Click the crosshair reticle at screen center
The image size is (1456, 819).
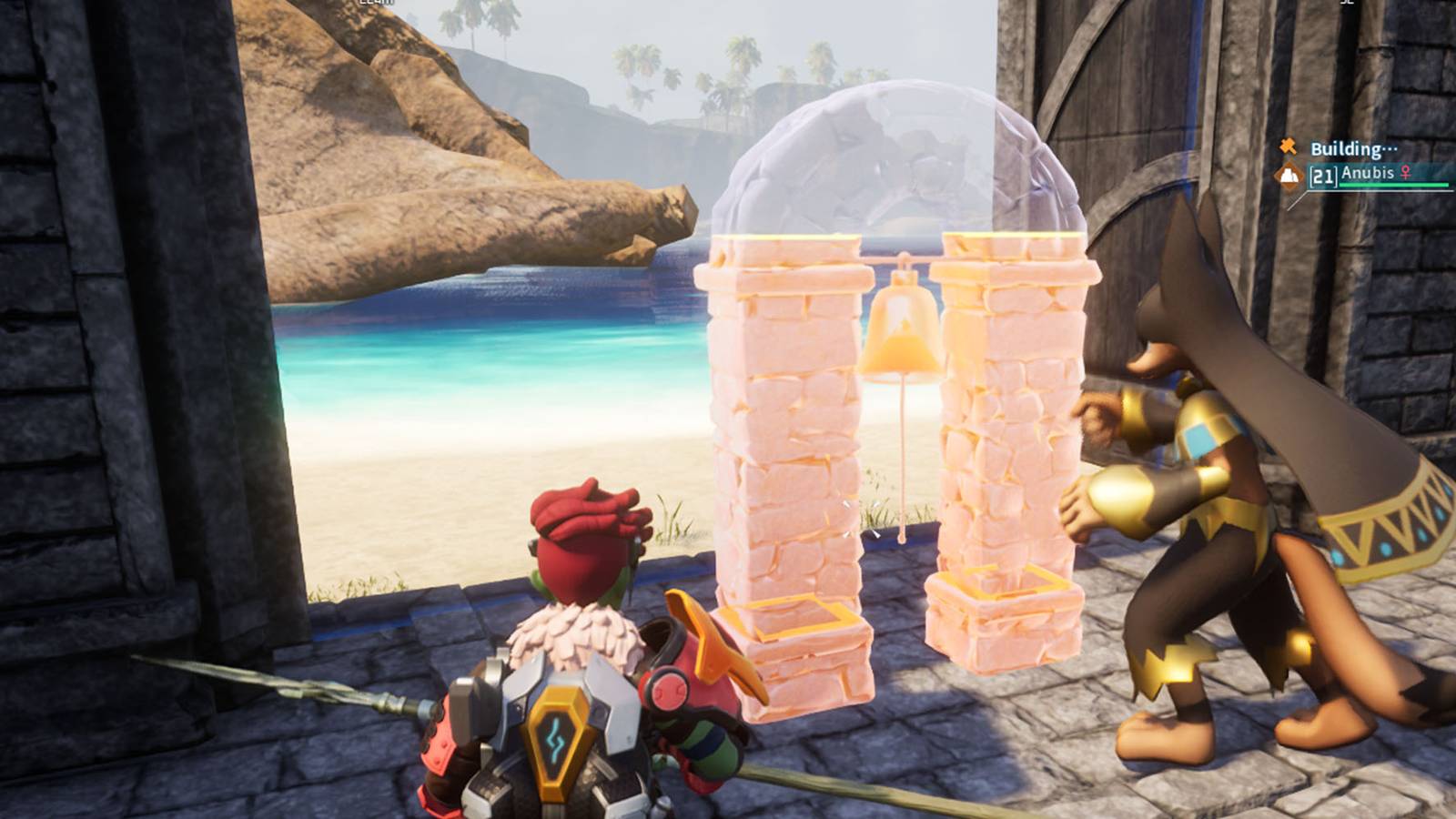pyautogui.click(x=728, y=409)
